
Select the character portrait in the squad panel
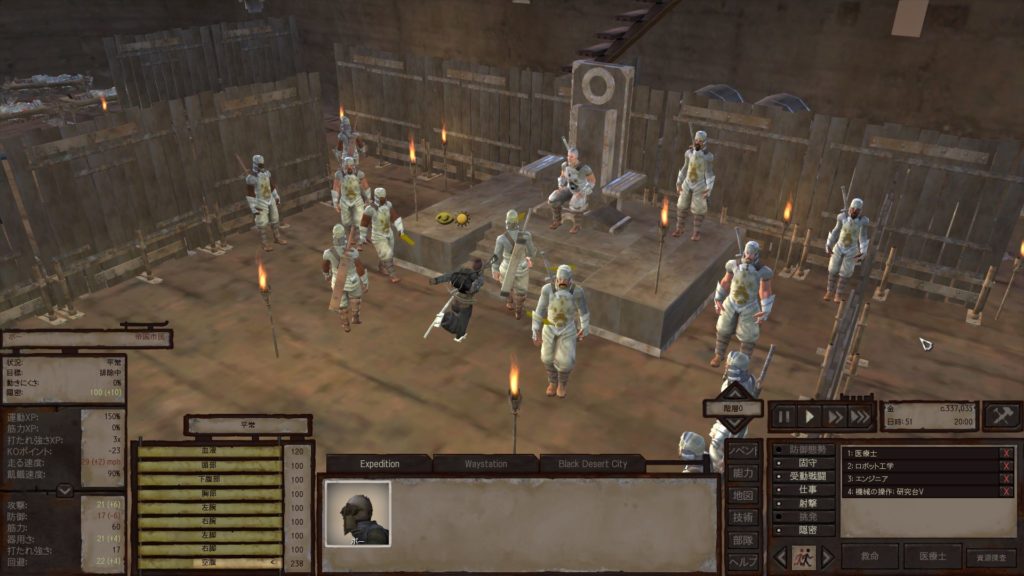pyautogui.click(x=357, y=513)
